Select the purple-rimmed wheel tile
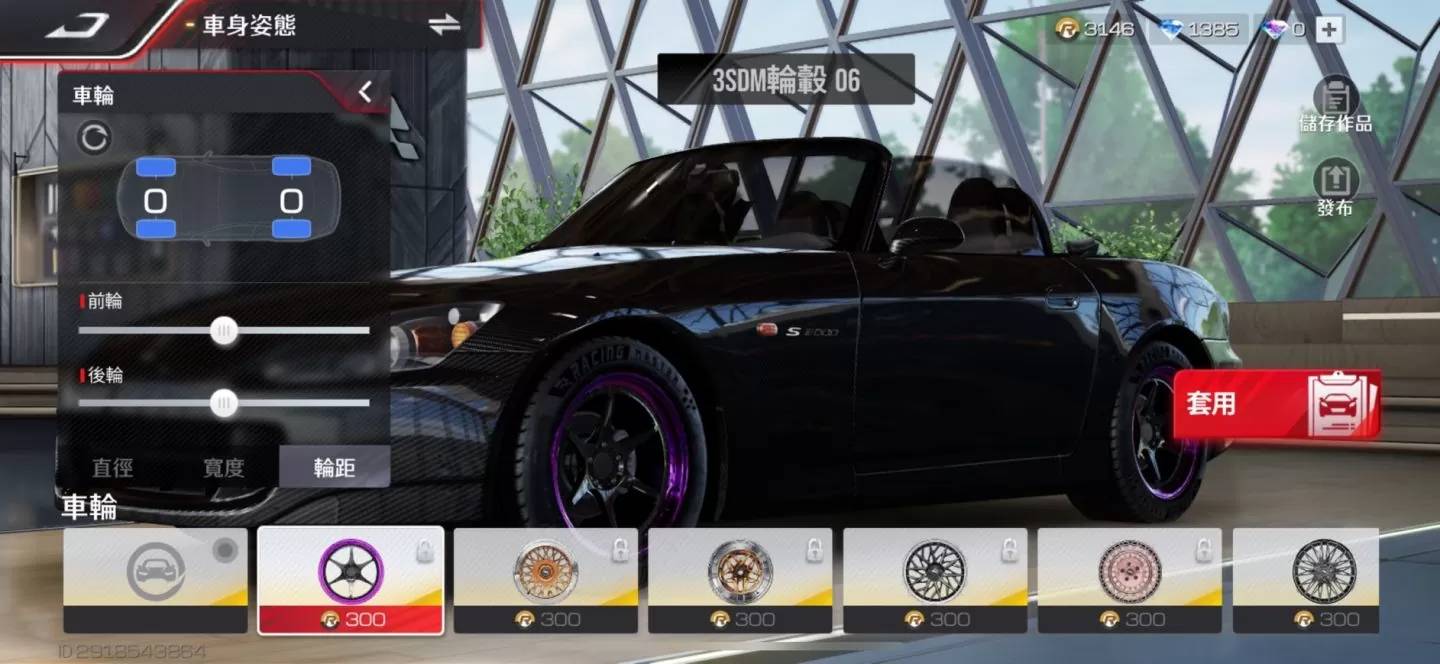The image size is (1440, 664). coord(350,580)
